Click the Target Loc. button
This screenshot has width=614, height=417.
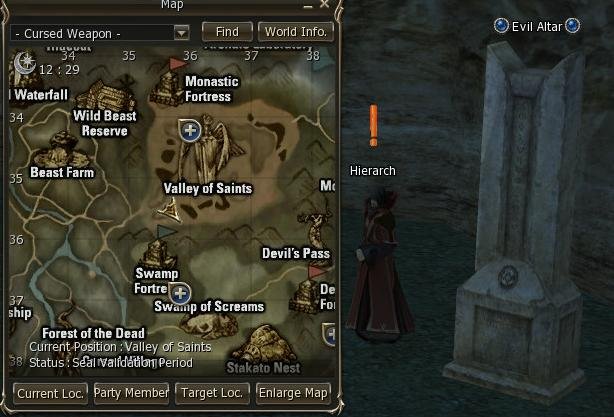[211, 393]
